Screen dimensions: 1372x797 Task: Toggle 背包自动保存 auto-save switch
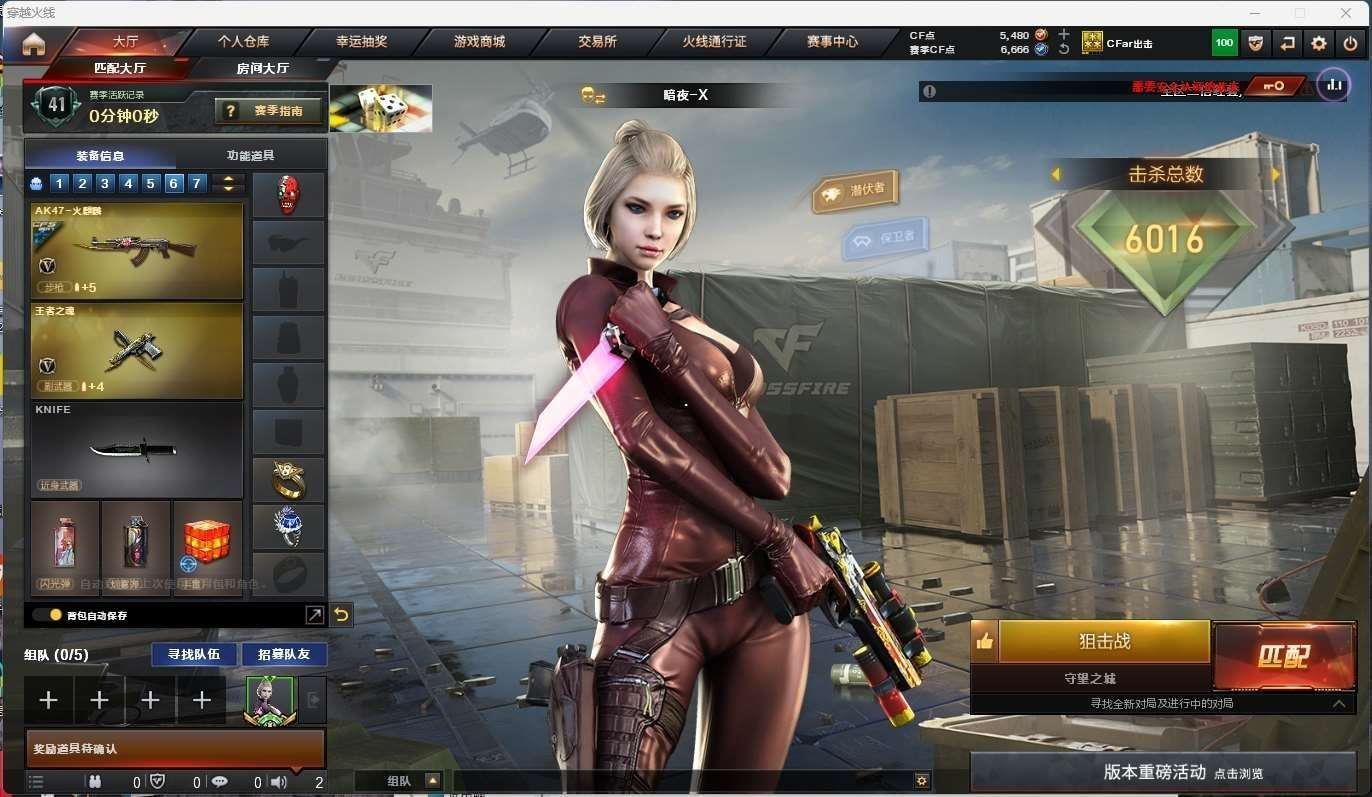(48, 615)
